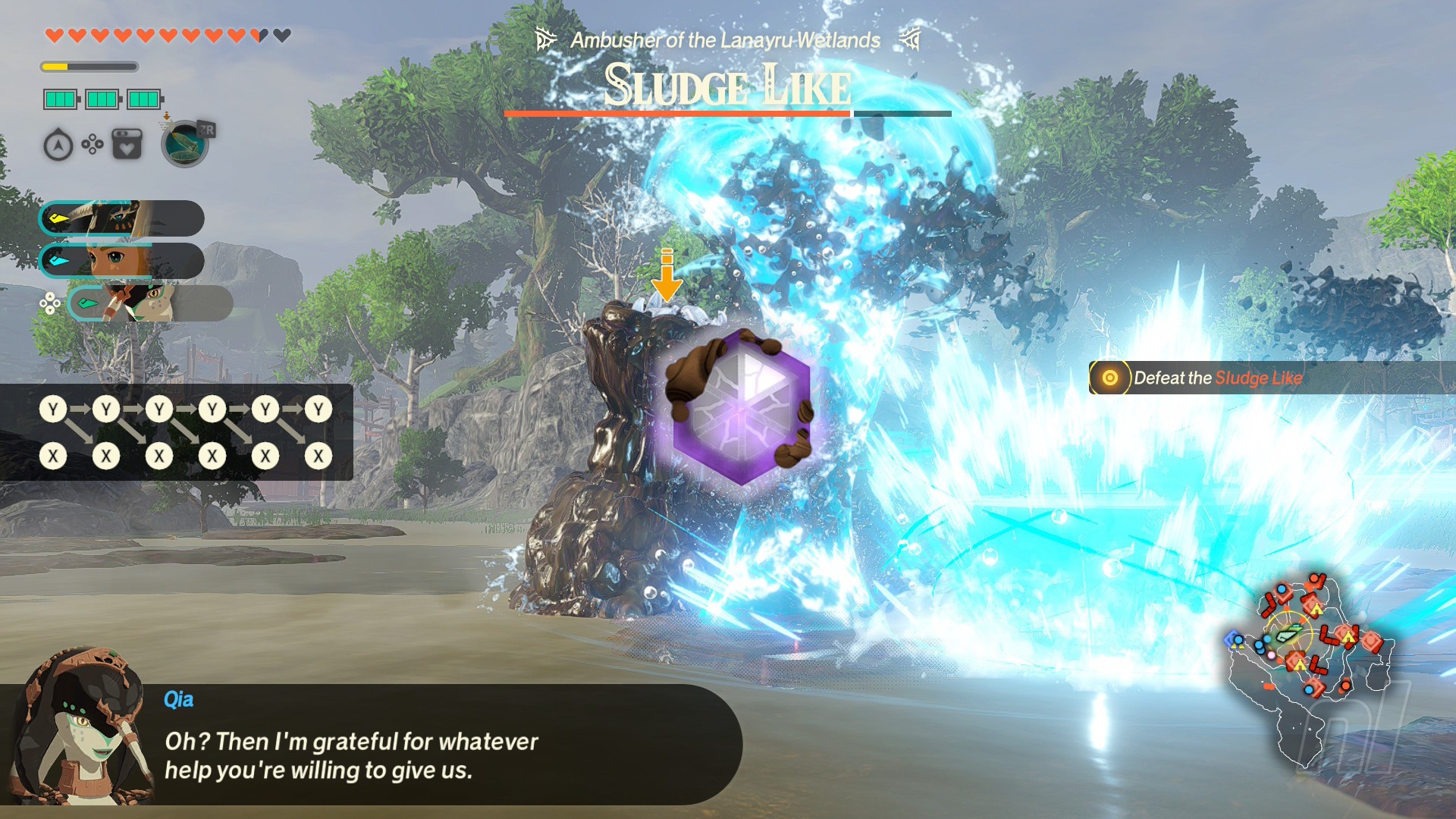This screenshot has height=819, width=1456.
Task: Open the heart pouch item icon
Action: [127, 144]
